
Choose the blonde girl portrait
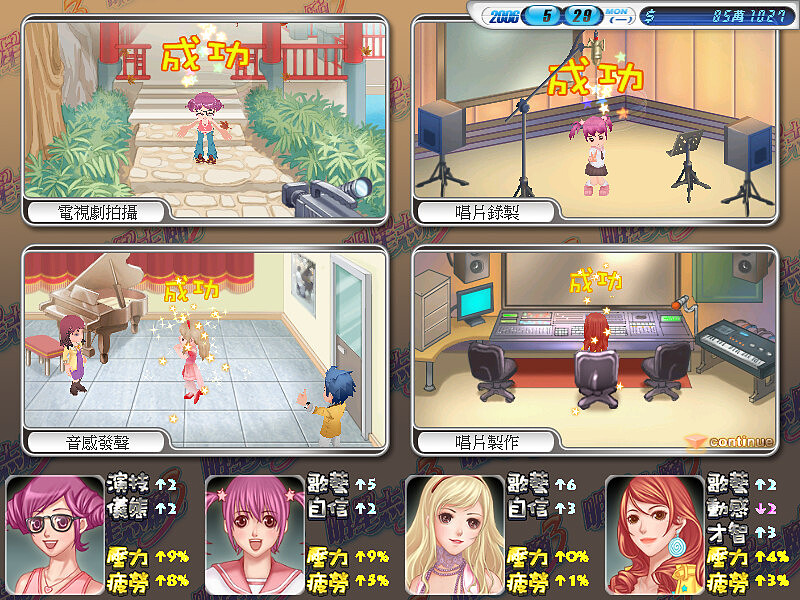tap(454, 535)
